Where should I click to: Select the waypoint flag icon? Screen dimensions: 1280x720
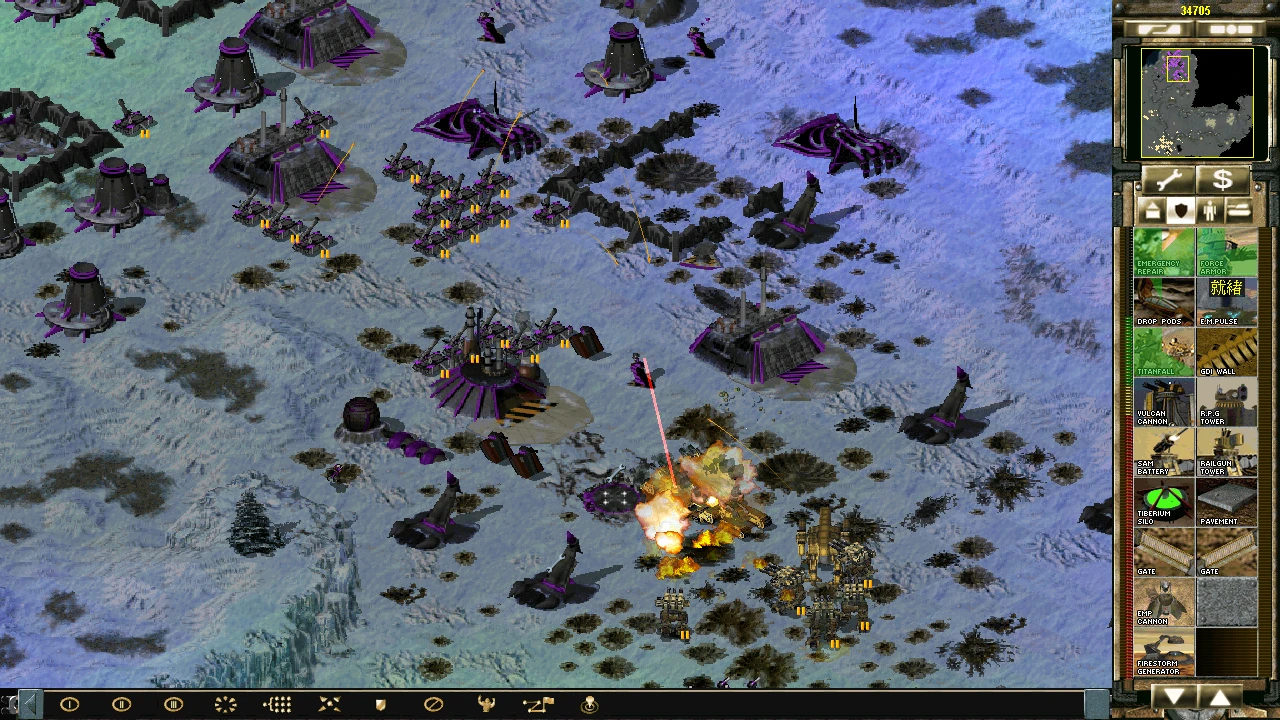540,704
